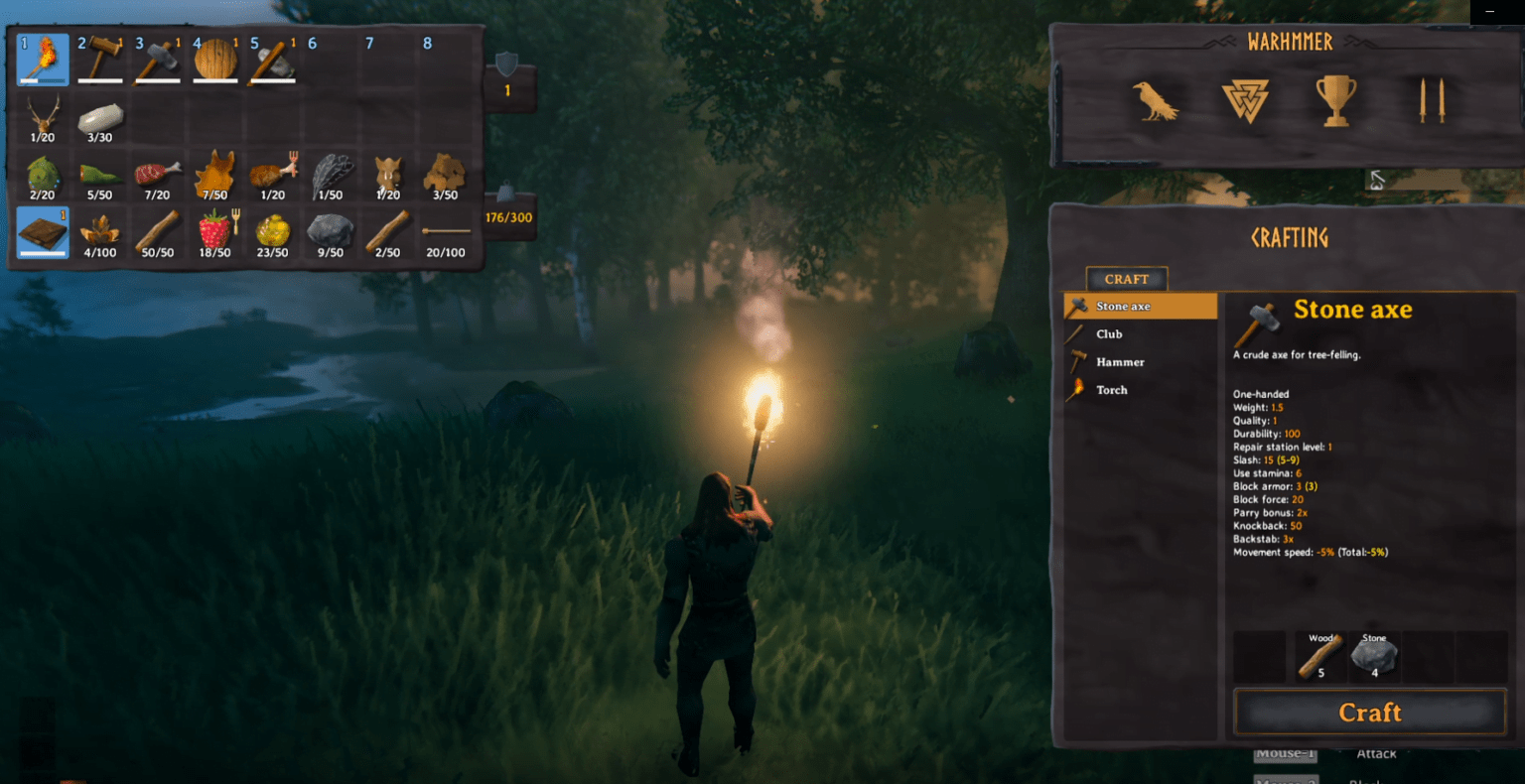Select the raspberries stack in inventory
This screenshot has width=1525, height=784.
click(x=216, y=231)
